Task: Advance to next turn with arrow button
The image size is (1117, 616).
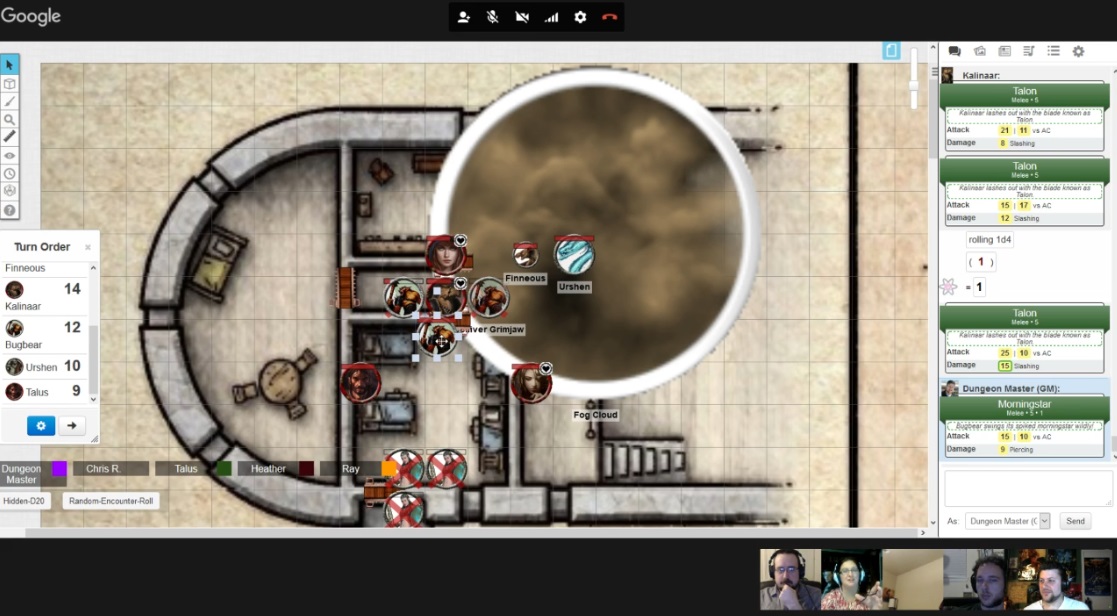Action: (72, 425)
